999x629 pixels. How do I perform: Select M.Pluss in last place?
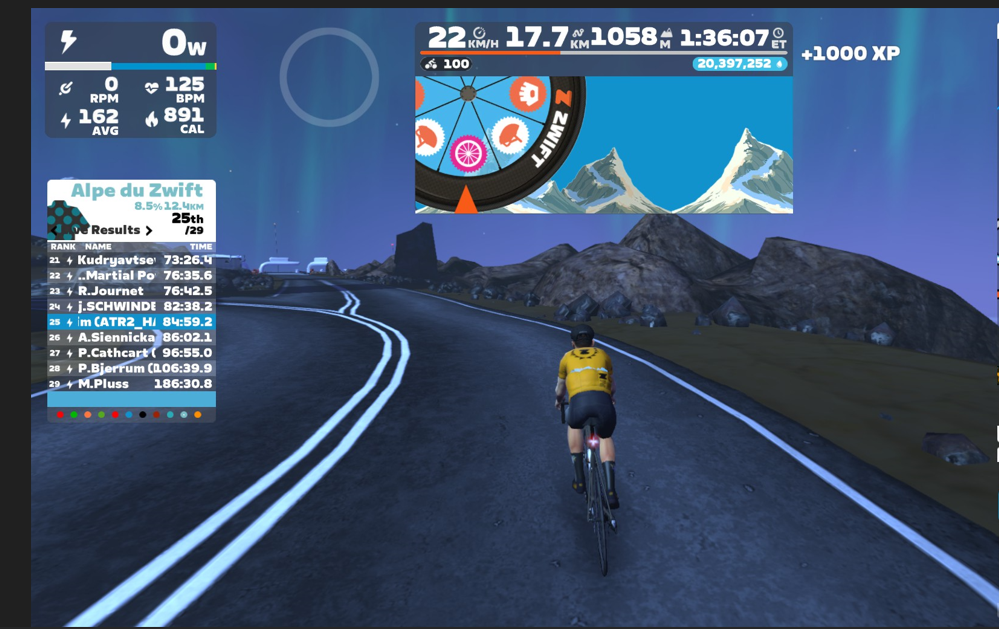(x=131, y=384)
